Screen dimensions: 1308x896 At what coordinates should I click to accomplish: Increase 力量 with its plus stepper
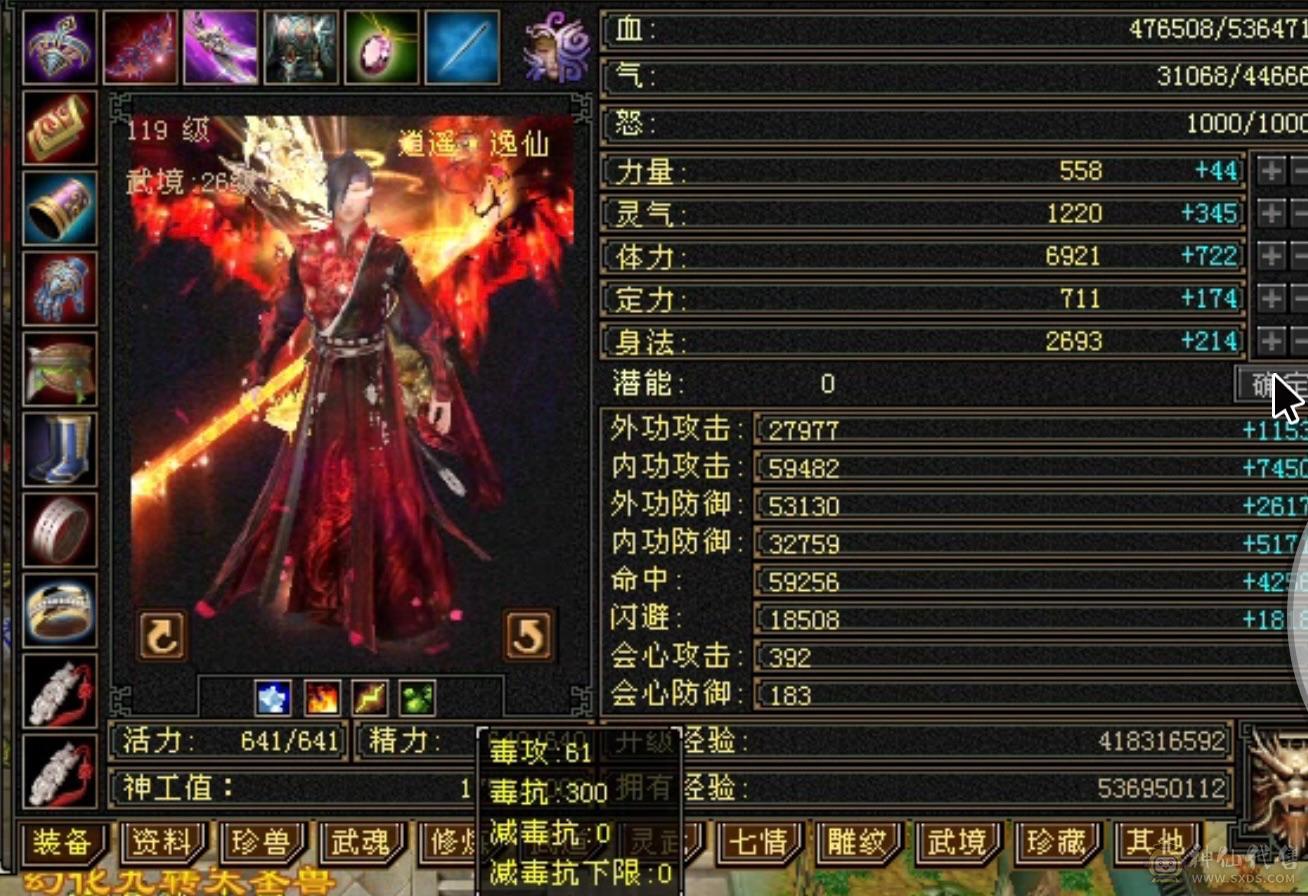[x=1272, y=171]
